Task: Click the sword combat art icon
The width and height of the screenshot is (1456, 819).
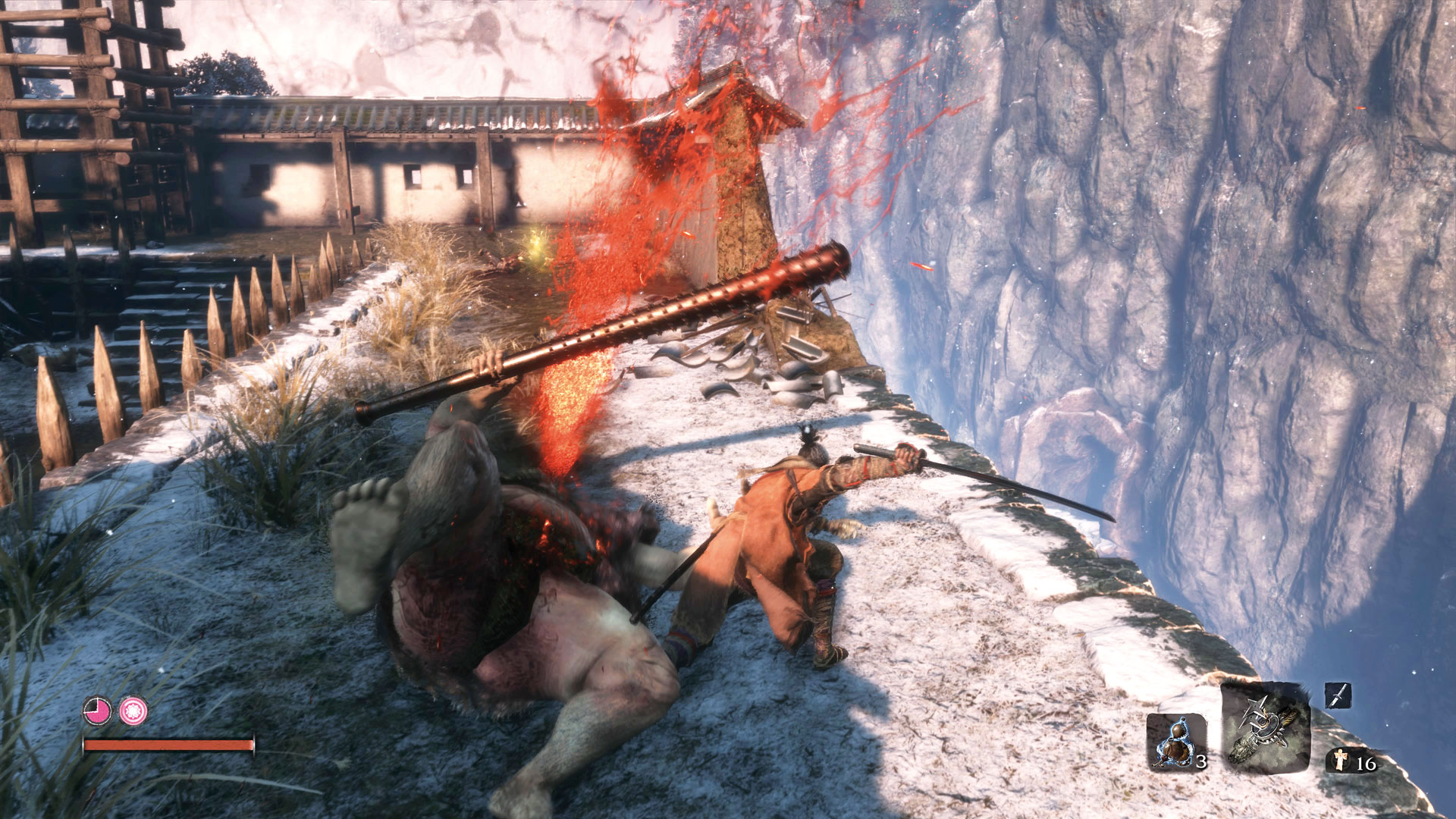Action: click(1338, 695)
